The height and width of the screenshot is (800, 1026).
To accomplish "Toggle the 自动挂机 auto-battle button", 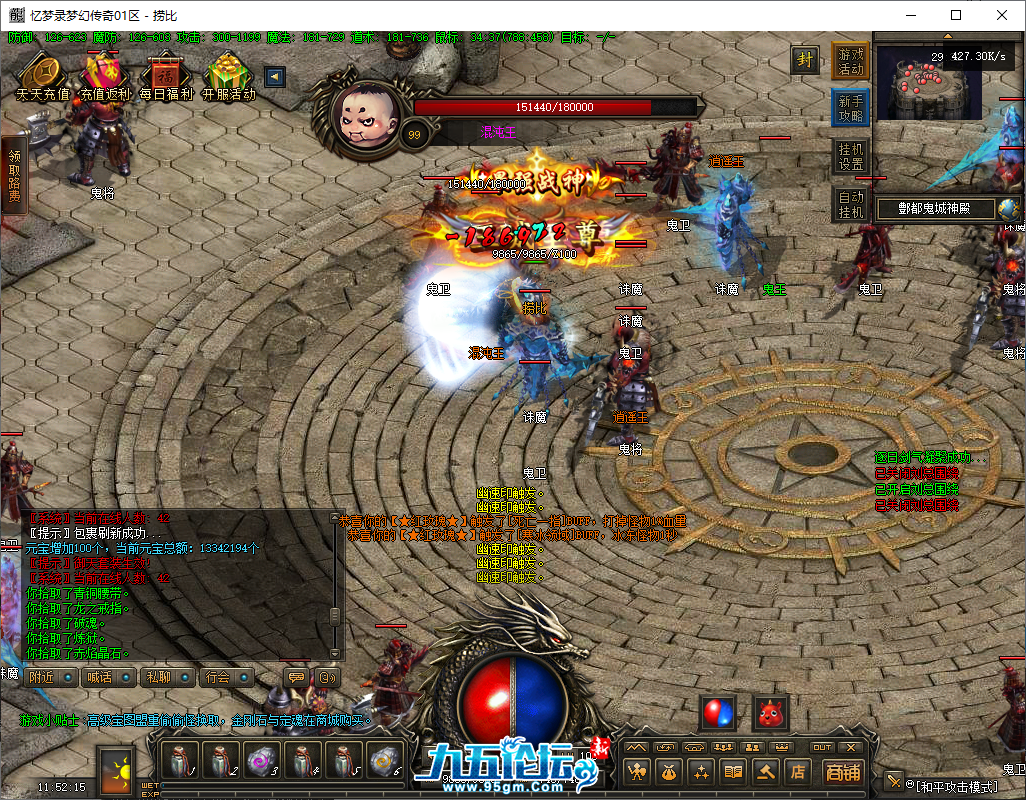I will coord(850,204).
